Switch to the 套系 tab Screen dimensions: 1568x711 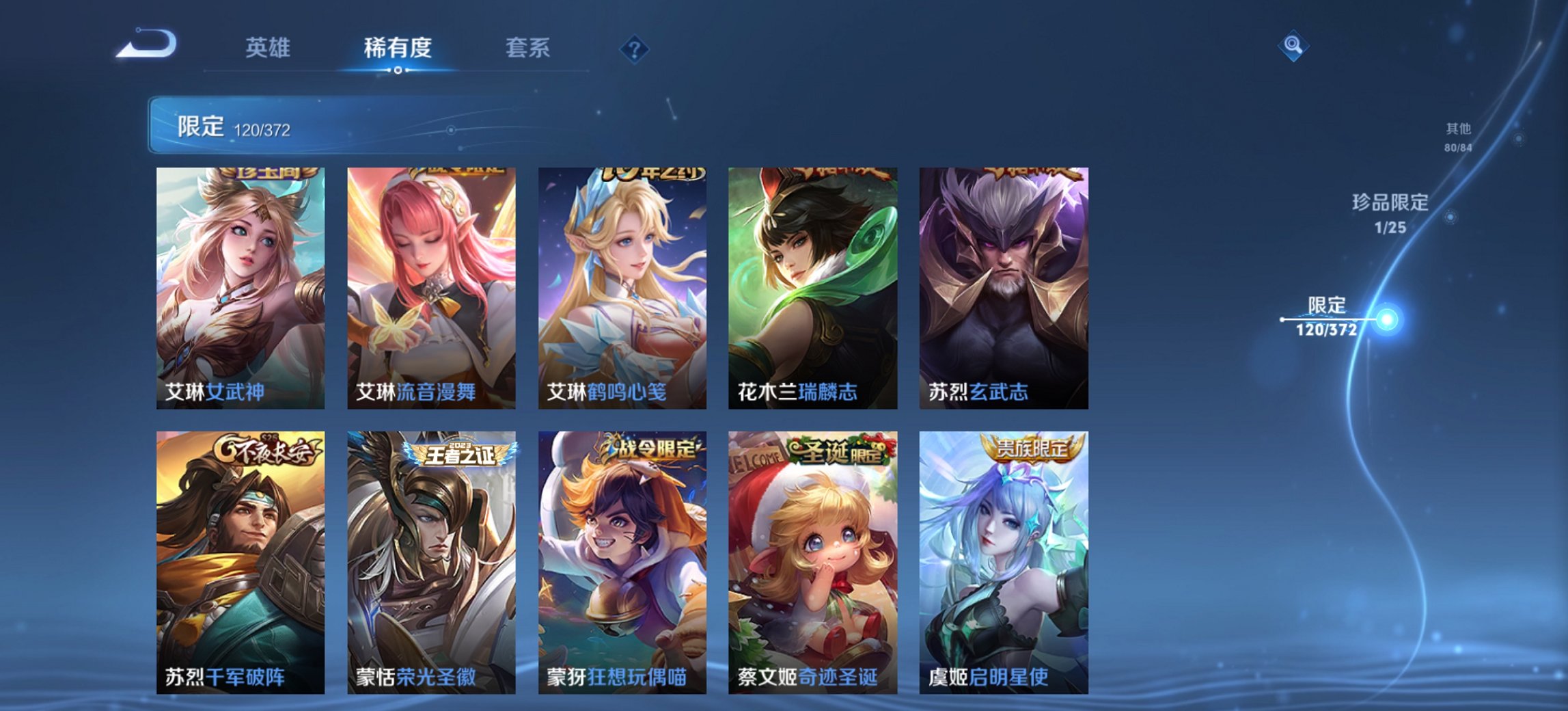point(528,48)
